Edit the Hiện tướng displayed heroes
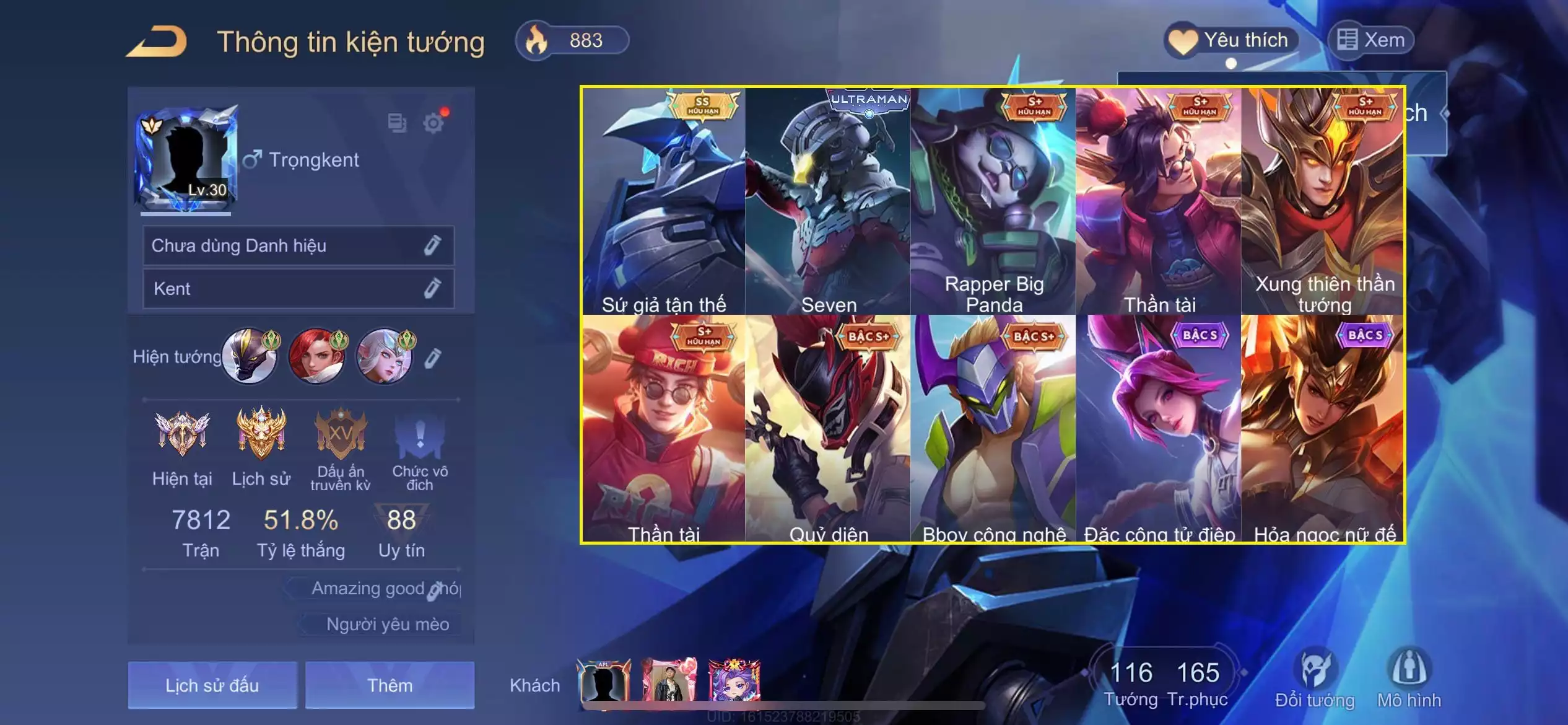The width and height of the screenshot is (1568, 725). point(433,358)
